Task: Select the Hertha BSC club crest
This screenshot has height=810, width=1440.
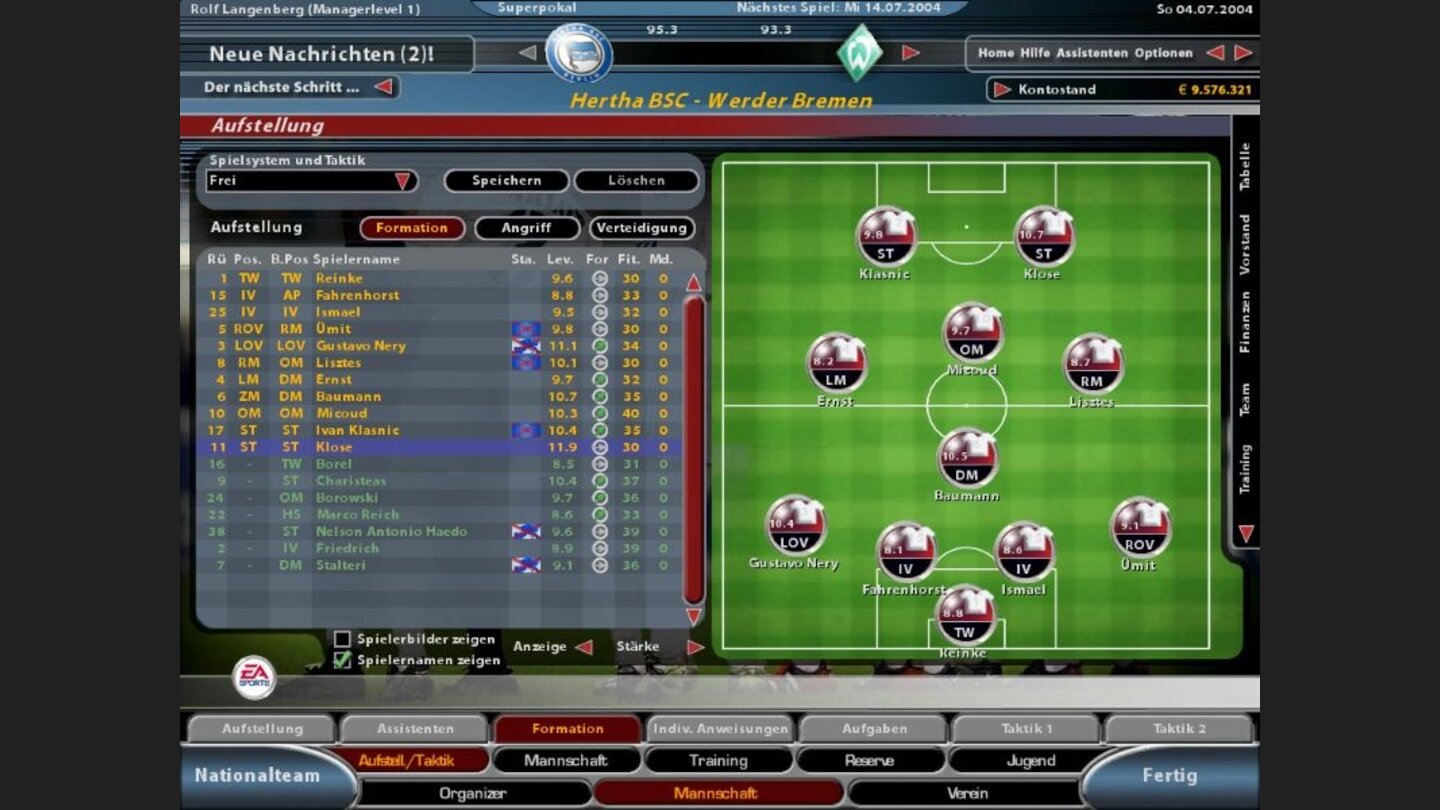Action: (577, 51)
